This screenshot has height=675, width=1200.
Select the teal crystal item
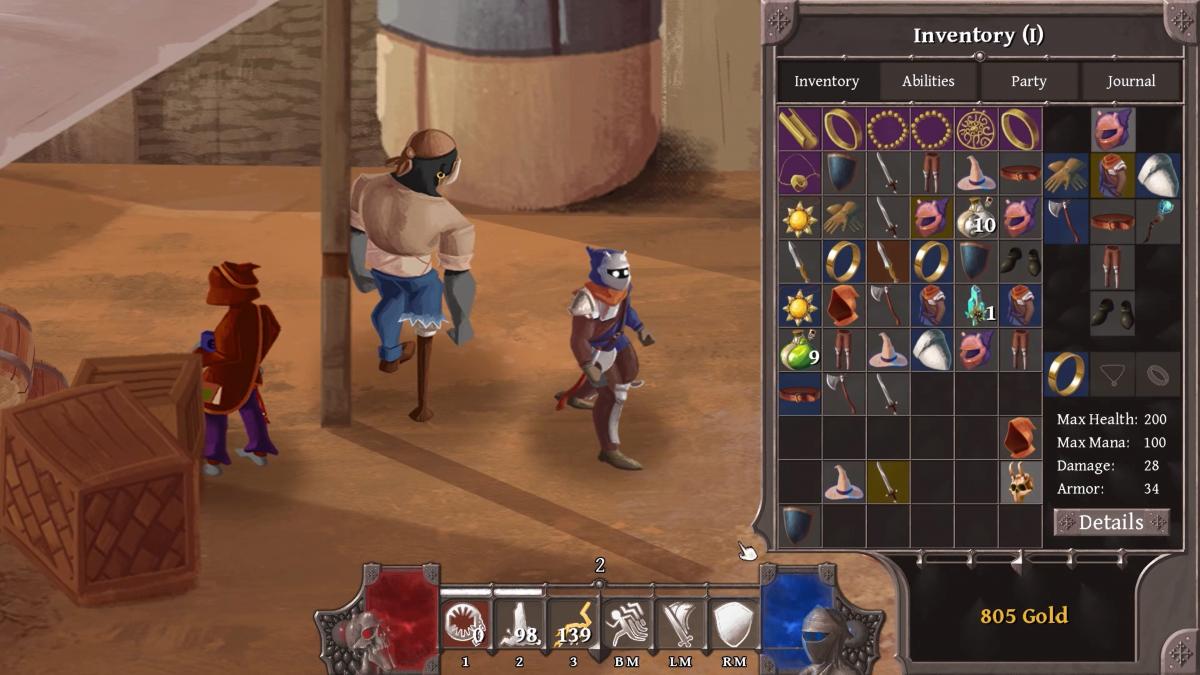(975, 305)
